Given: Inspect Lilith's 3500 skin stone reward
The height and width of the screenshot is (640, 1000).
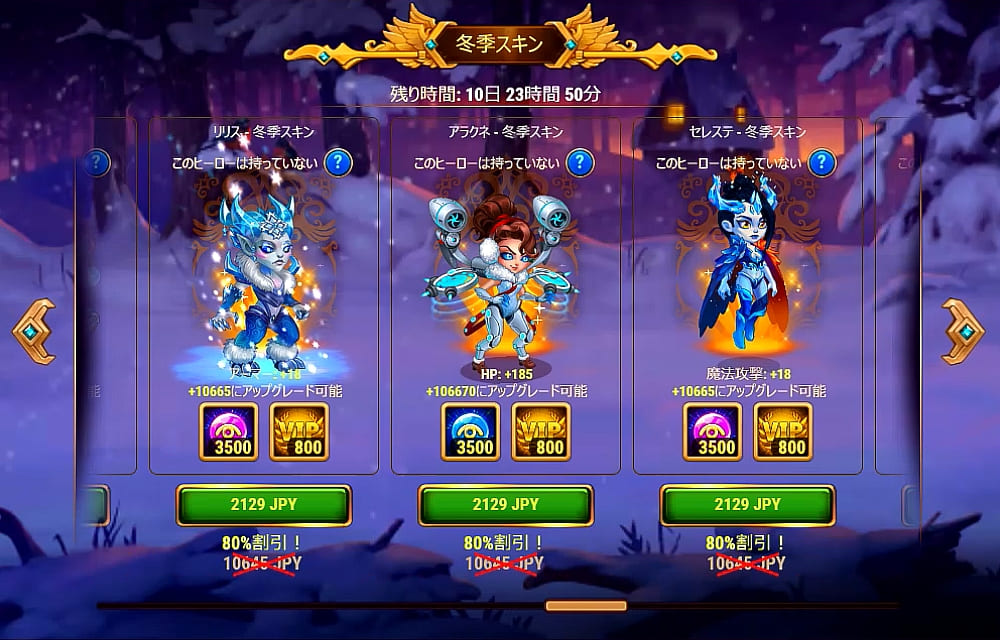Looking at the screenshot, I should click(228, 432).
